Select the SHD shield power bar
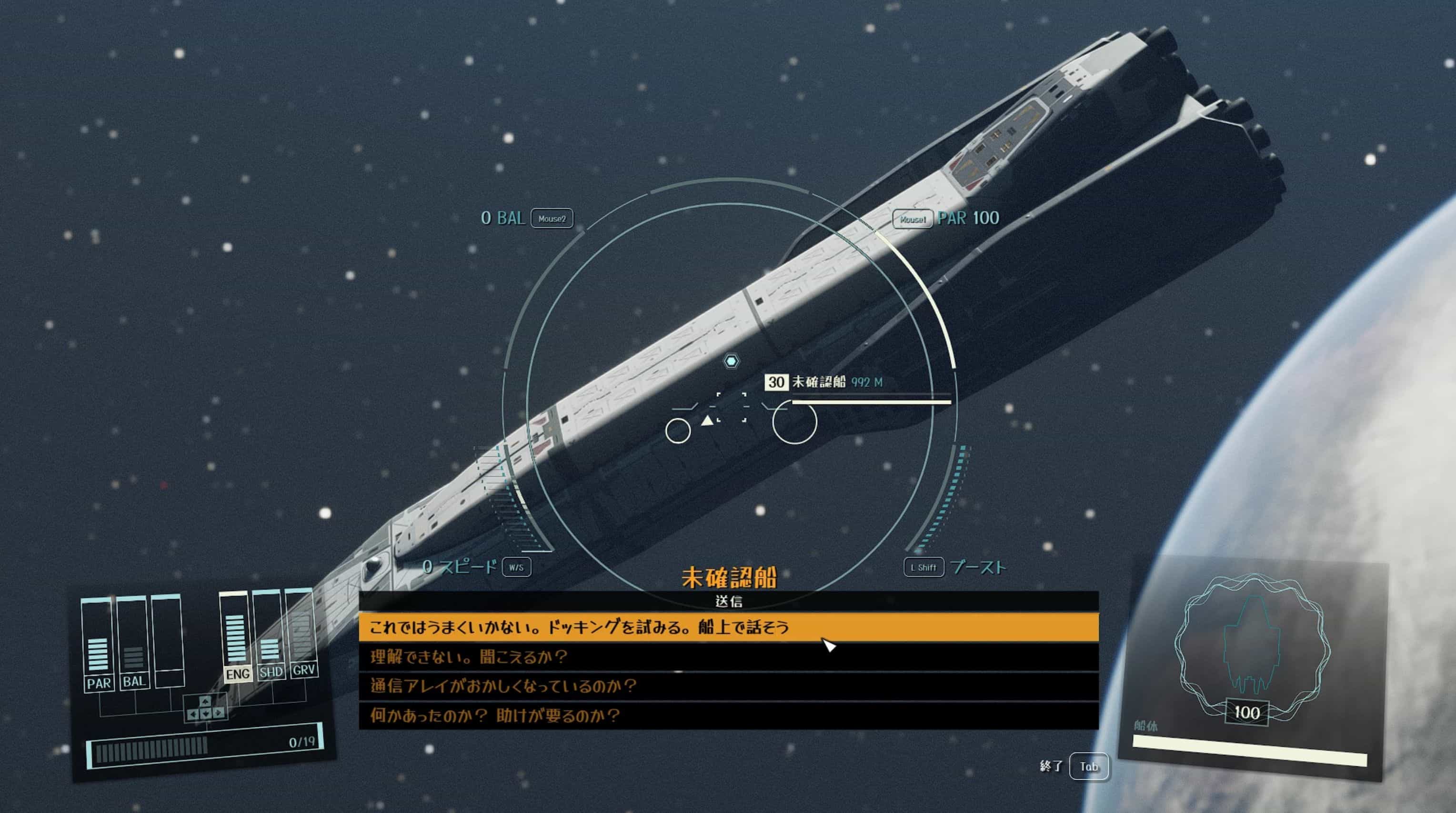Viewport: 1456px width, 813px height. (x=269, y=633)
